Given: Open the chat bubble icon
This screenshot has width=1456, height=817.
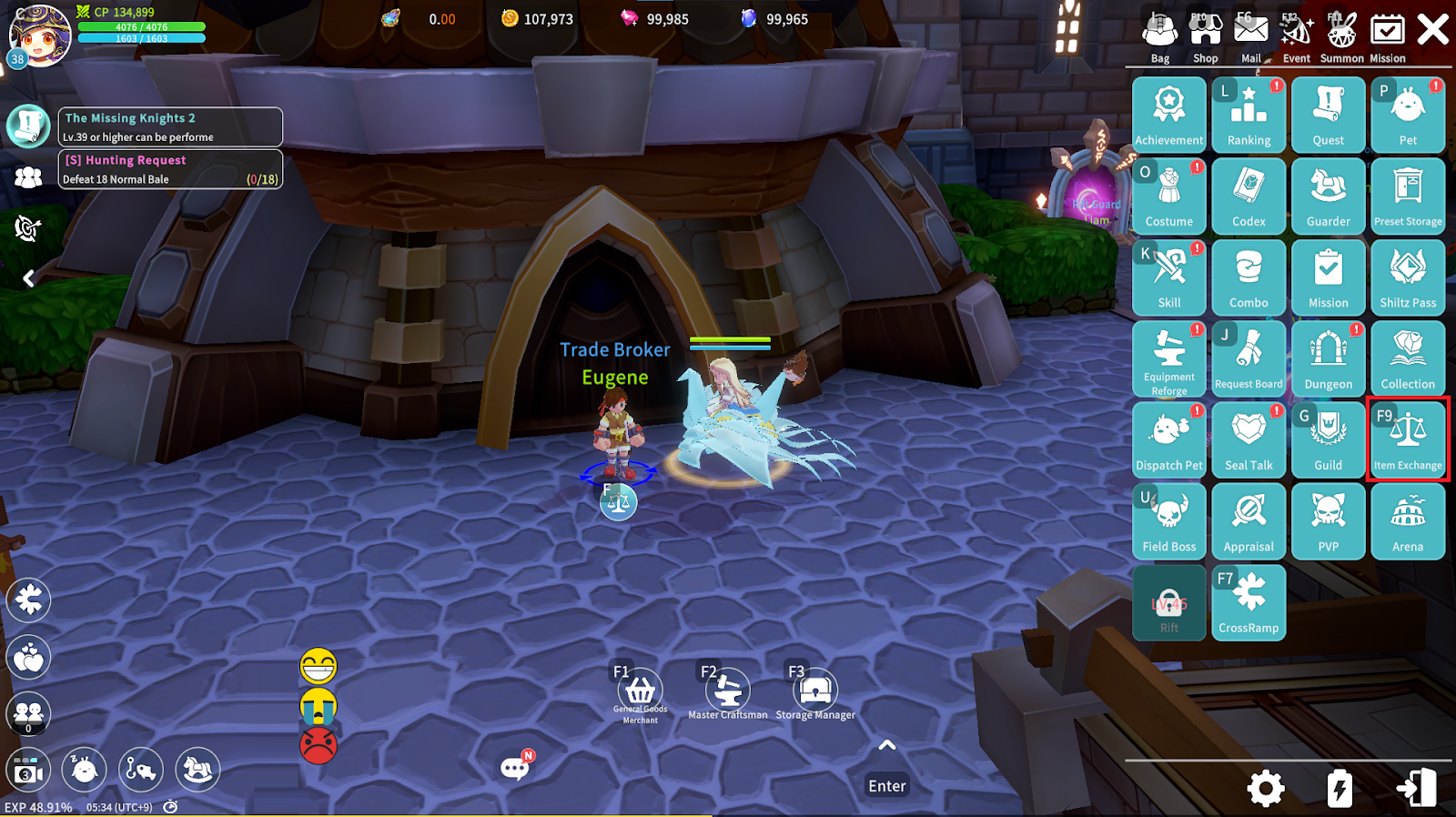Looking at the screenshot, I should [515, 768].
